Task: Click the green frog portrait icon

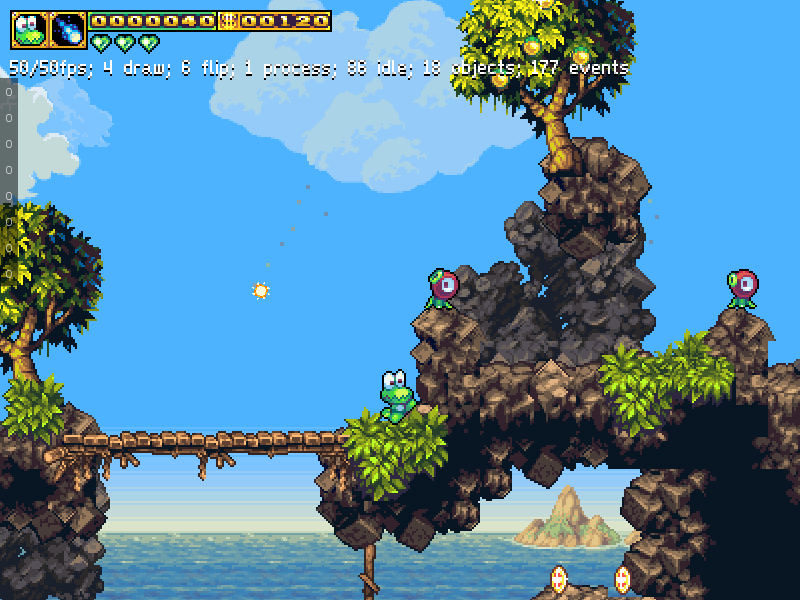Action: (29, 30)
